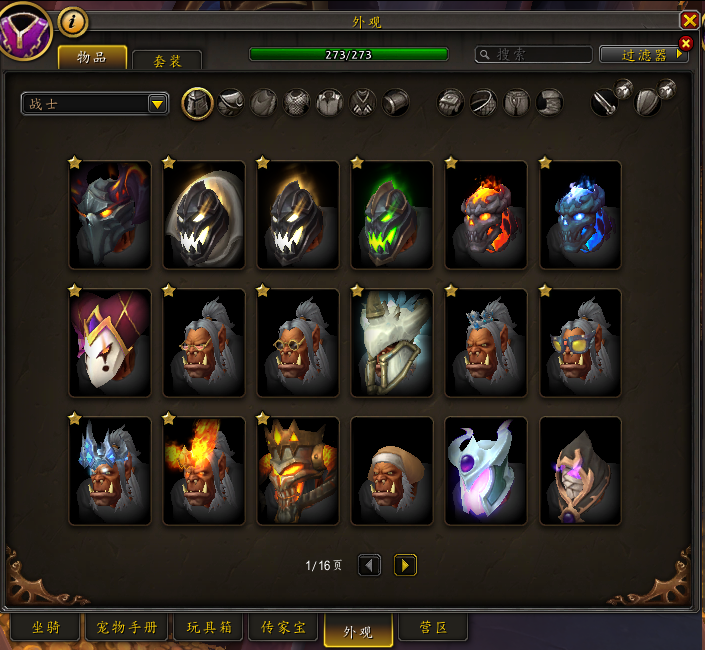Viewport: 705px width, 650px height.
Task: Choose the green-glowing skull helmet appearance
Action: [x=391, y=215]
